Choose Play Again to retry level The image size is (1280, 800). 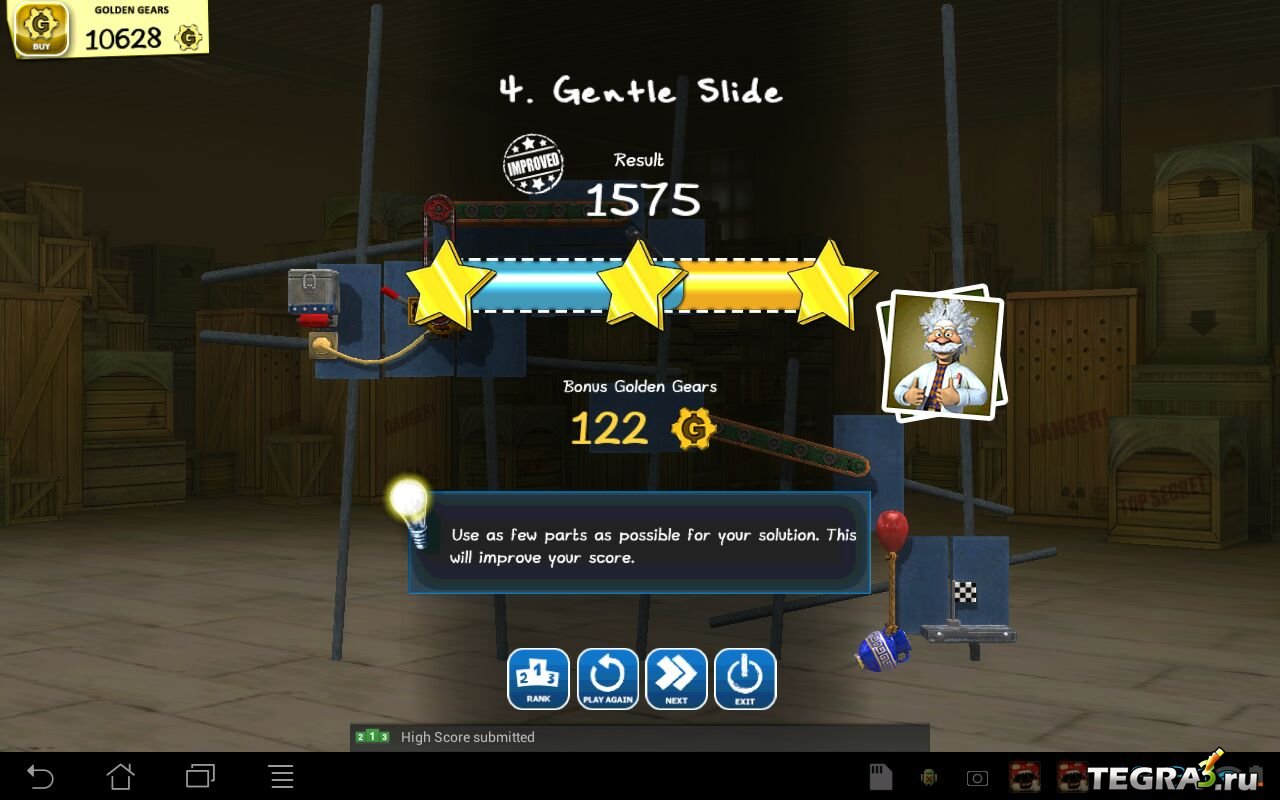coord(607,679)
